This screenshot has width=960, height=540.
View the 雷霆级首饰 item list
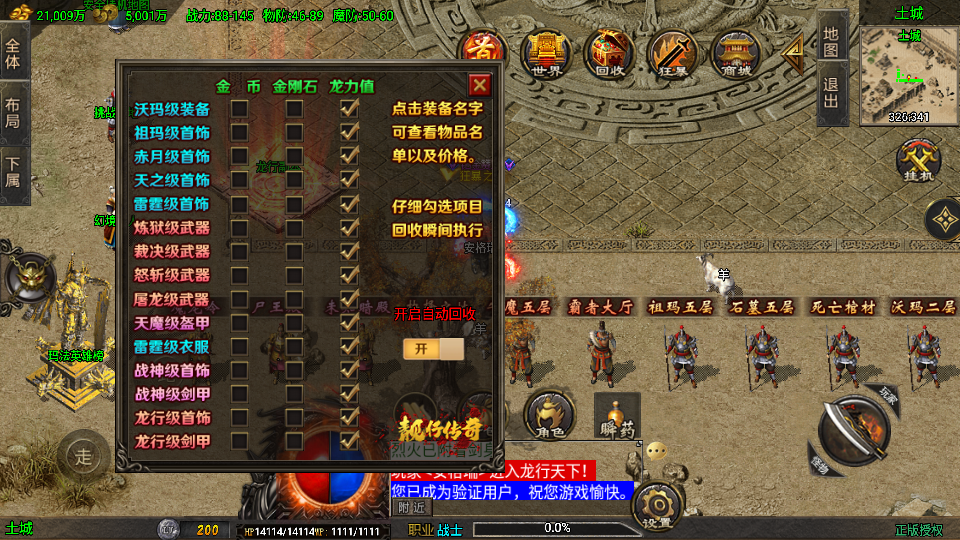click(x=172, y=204)
